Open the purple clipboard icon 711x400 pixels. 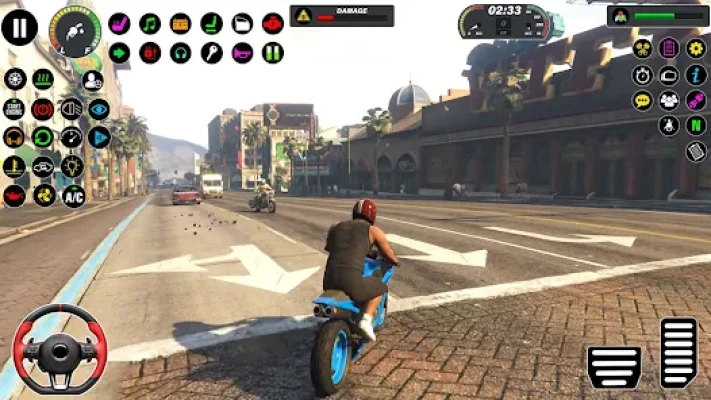(669, 48)
